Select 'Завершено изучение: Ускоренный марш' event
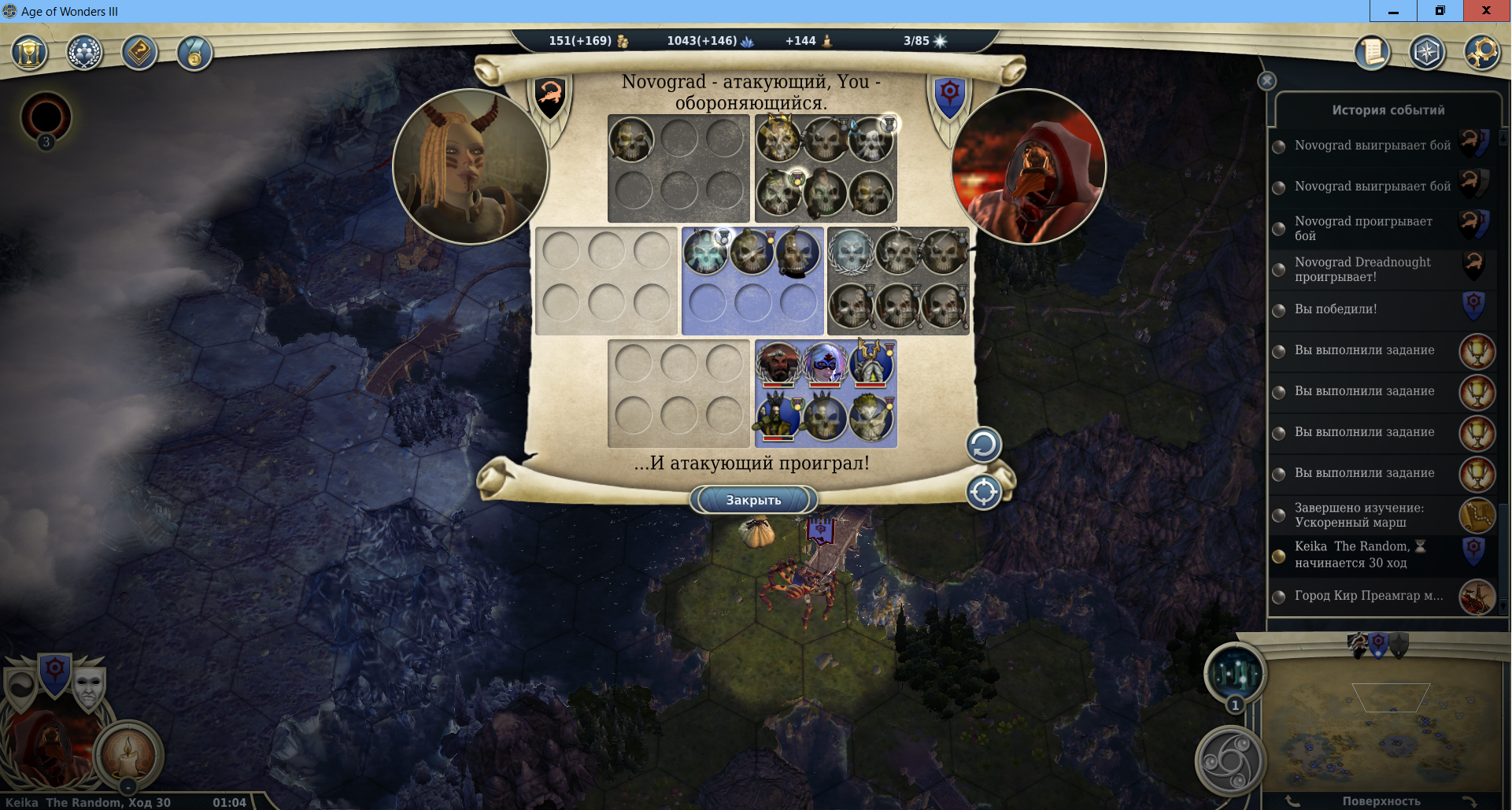 (x=1359, y=515)
